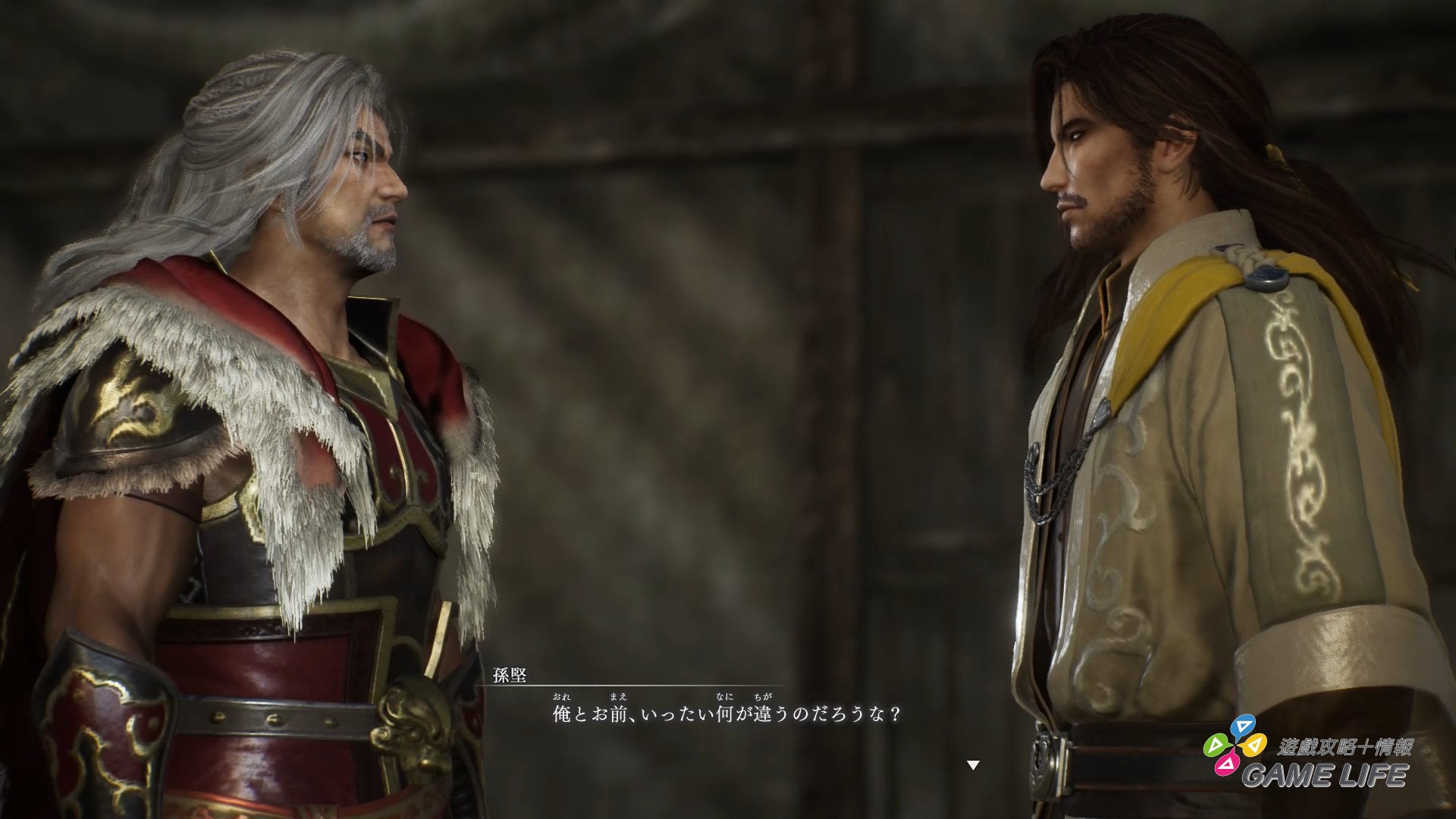The width and height of the screenshot is (1456, 819).
Task: Click the blue shape of the GAME LIFE logo
Action: pos(1243,726)
